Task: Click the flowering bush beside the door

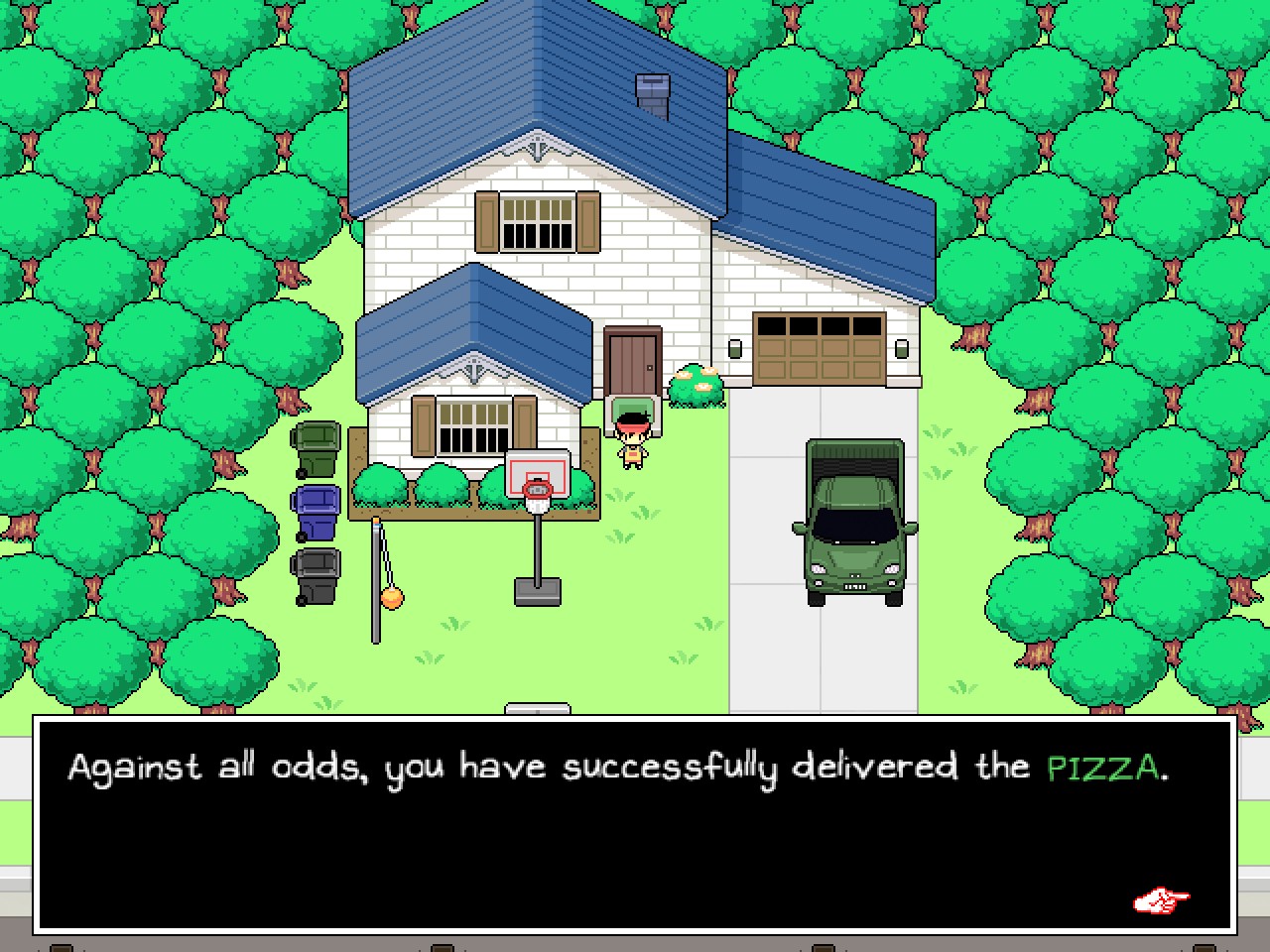Action: 696,385
